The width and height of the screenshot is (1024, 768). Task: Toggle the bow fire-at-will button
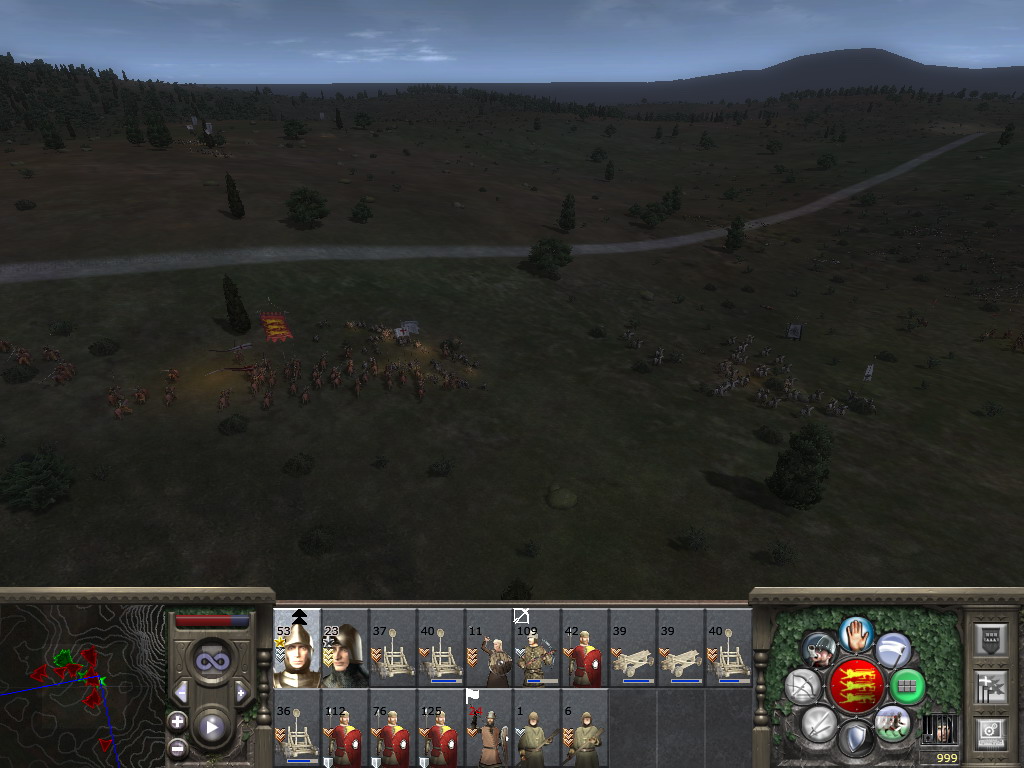point(802,686)
